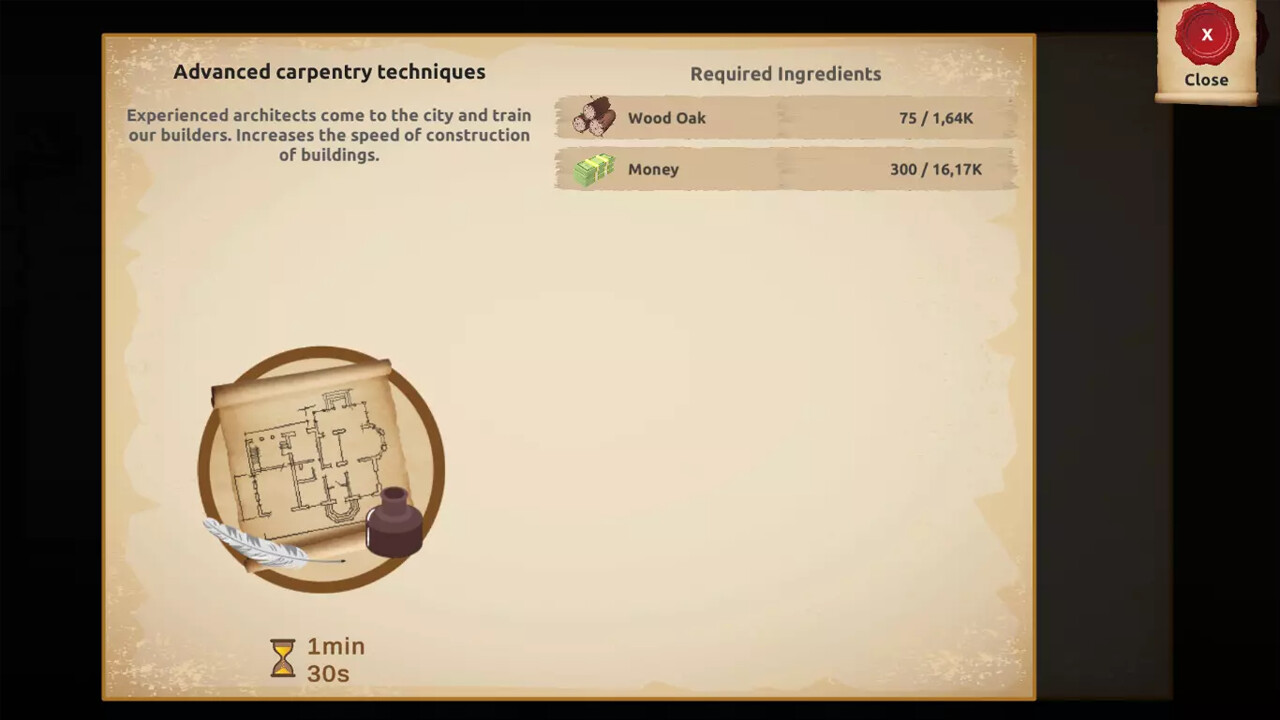Collapse the research description text

click(329, 135)
